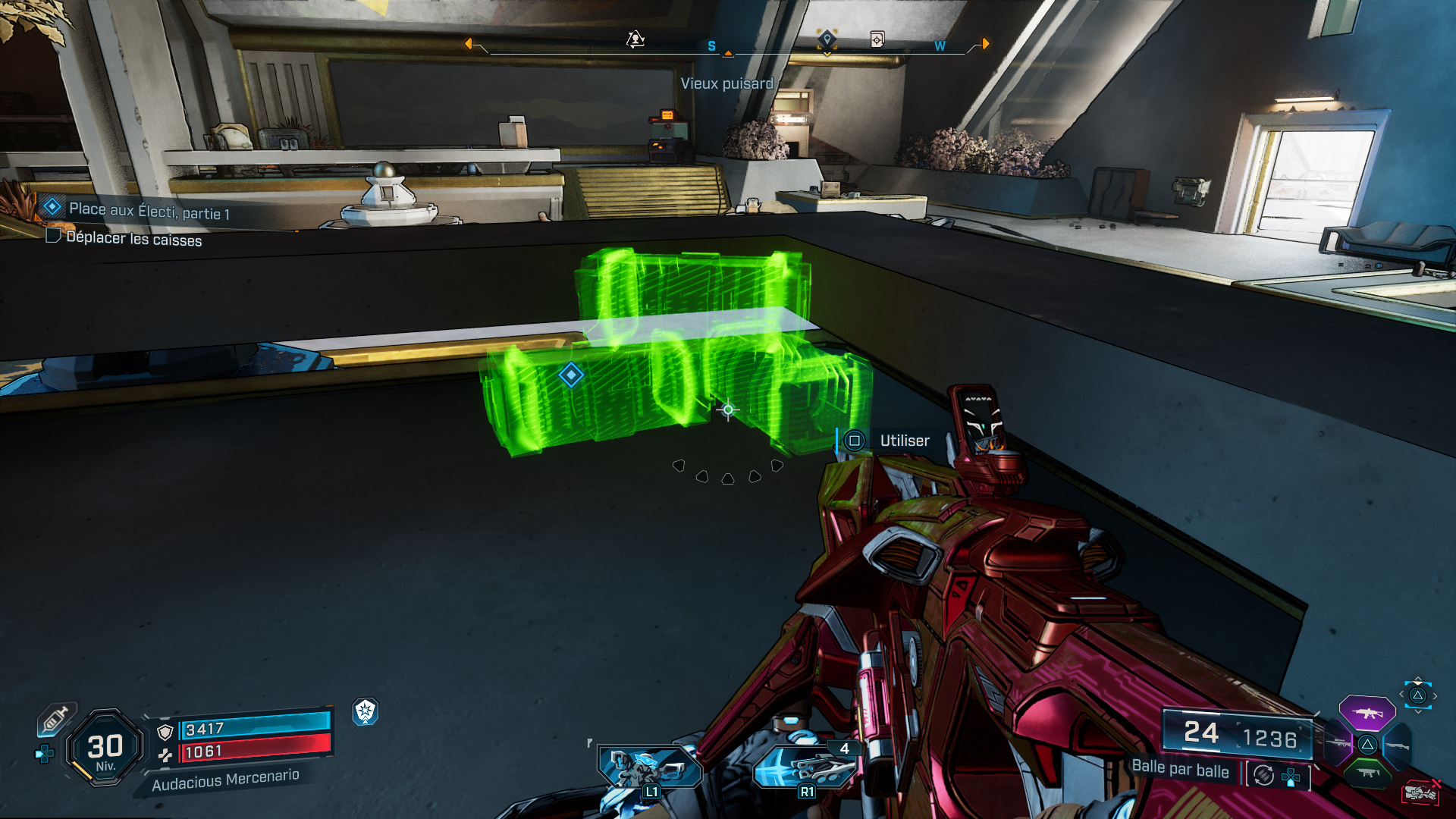Open the Place aux Électi quest tracker

coord(148,210)
